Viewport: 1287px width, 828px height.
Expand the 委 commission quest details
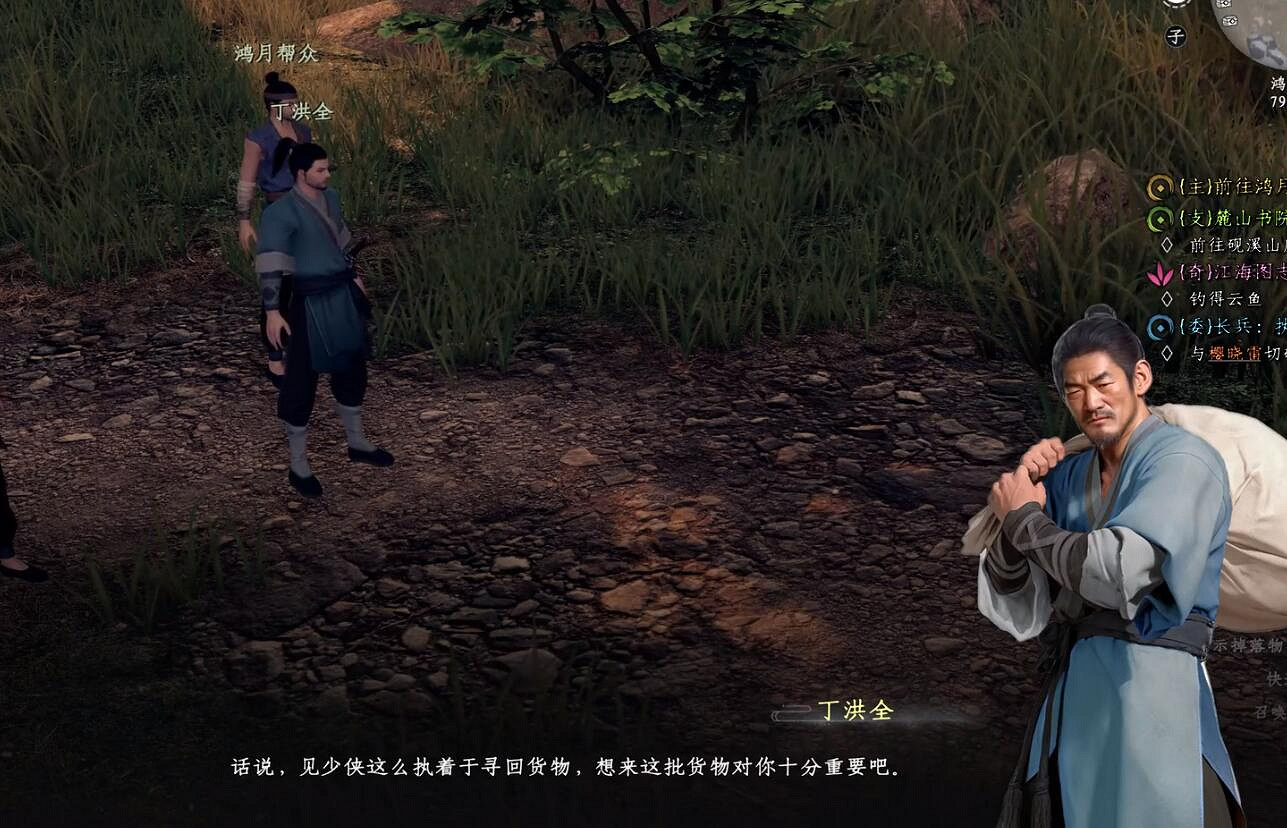point(1220,326)
